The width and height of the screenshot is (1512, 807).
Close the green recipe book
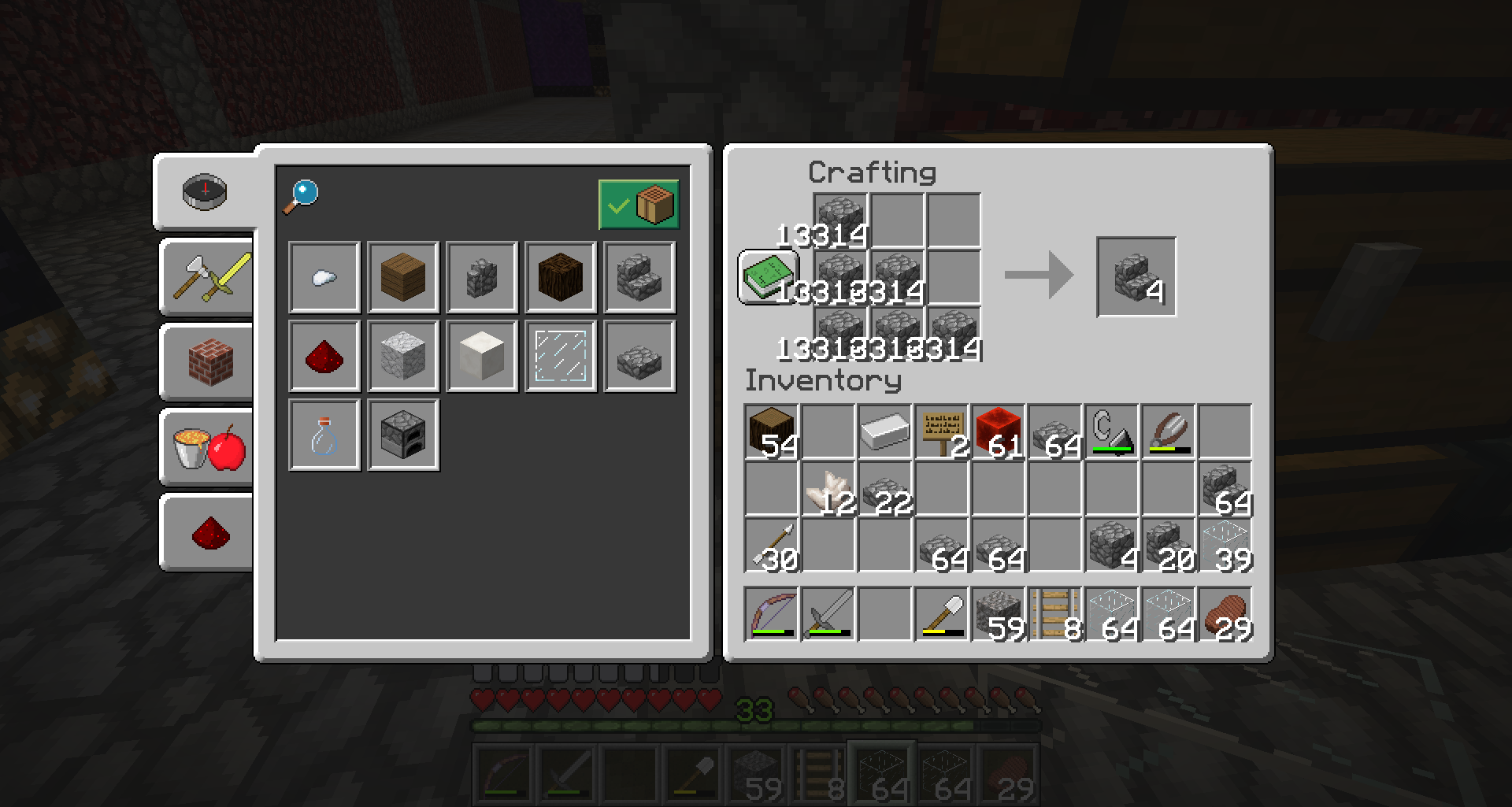click(x=768, y=276)
